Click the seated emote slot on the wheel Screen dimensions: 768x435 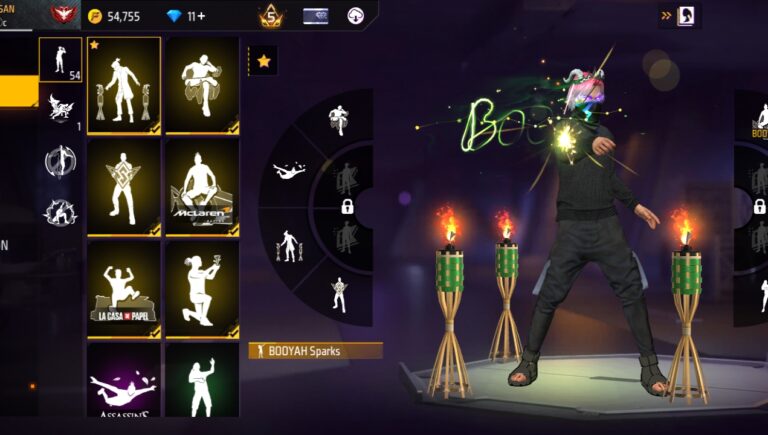[337, 120]
